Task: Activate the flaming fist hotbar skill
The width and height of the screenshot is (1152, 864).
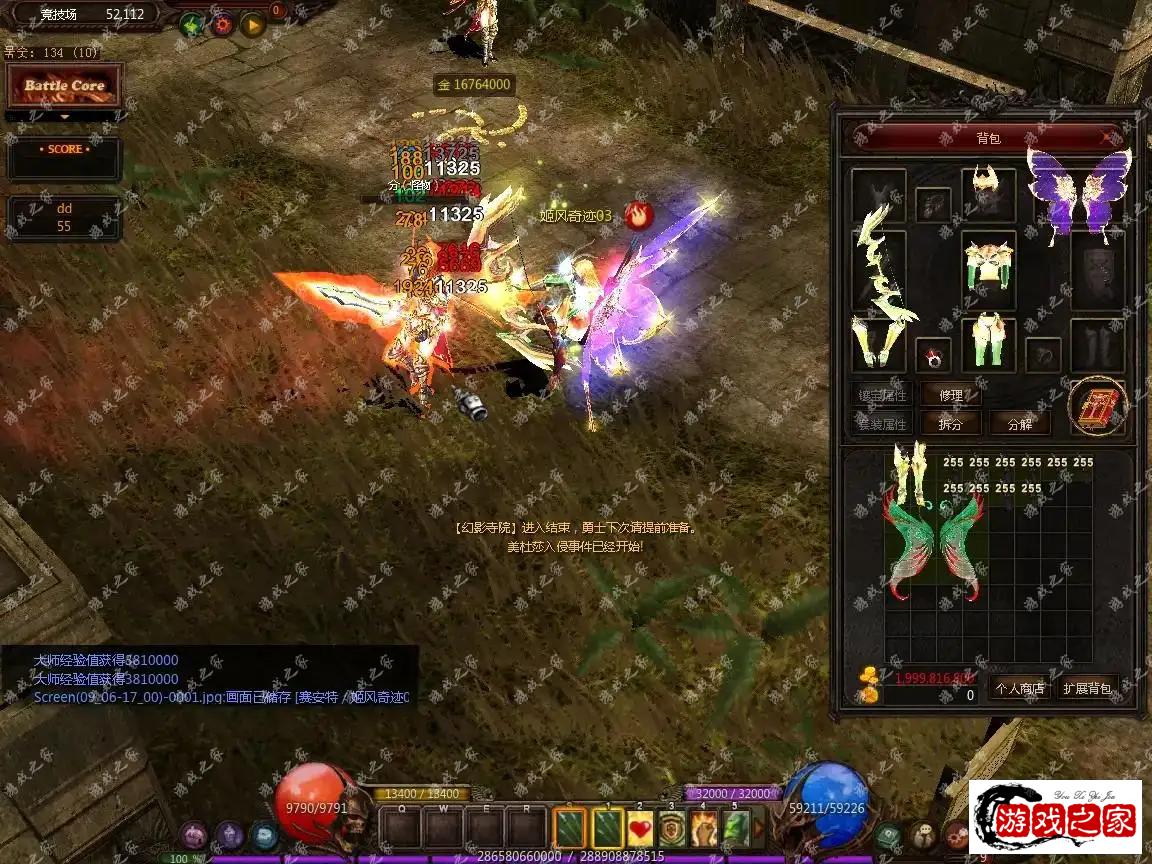Action: [704, 828]
